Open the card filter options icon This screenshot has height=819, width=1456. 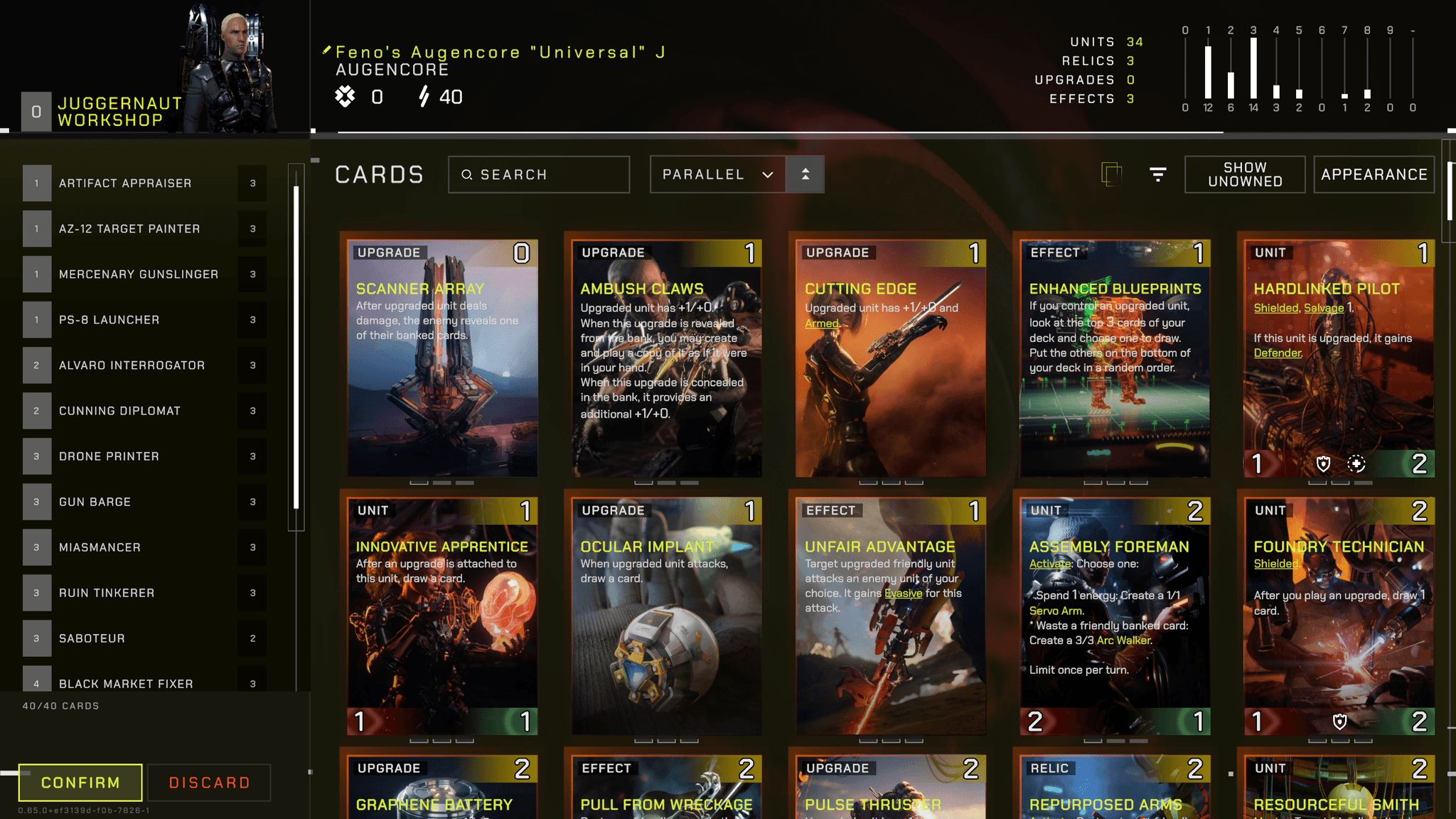1157,174
